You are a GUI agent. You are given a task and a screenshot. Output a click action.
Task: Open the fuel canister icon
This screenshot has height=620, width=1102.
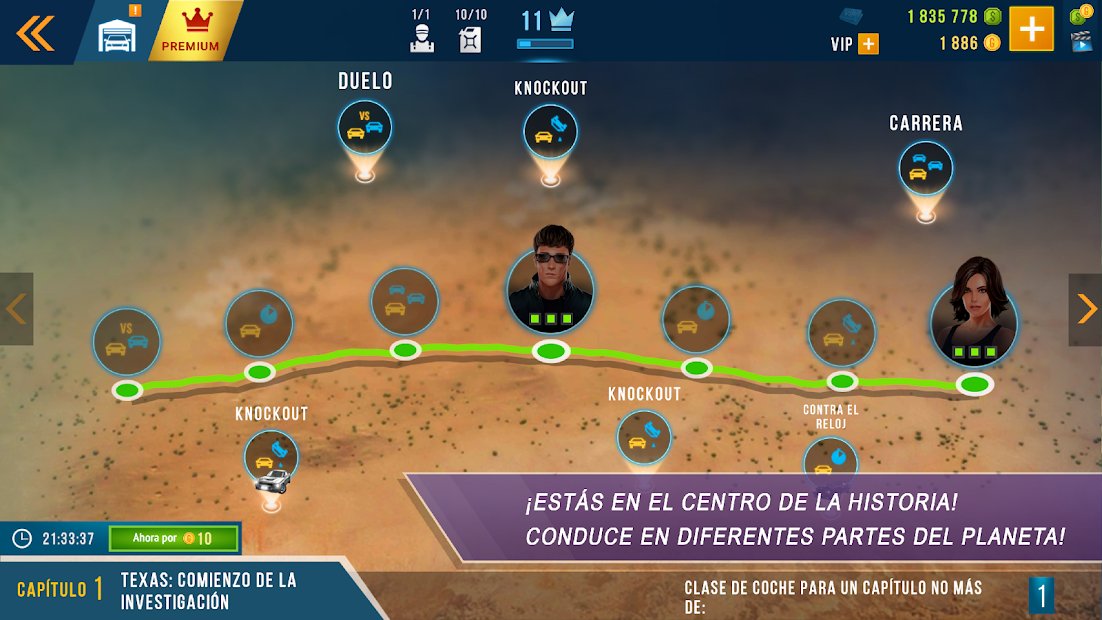470,38
